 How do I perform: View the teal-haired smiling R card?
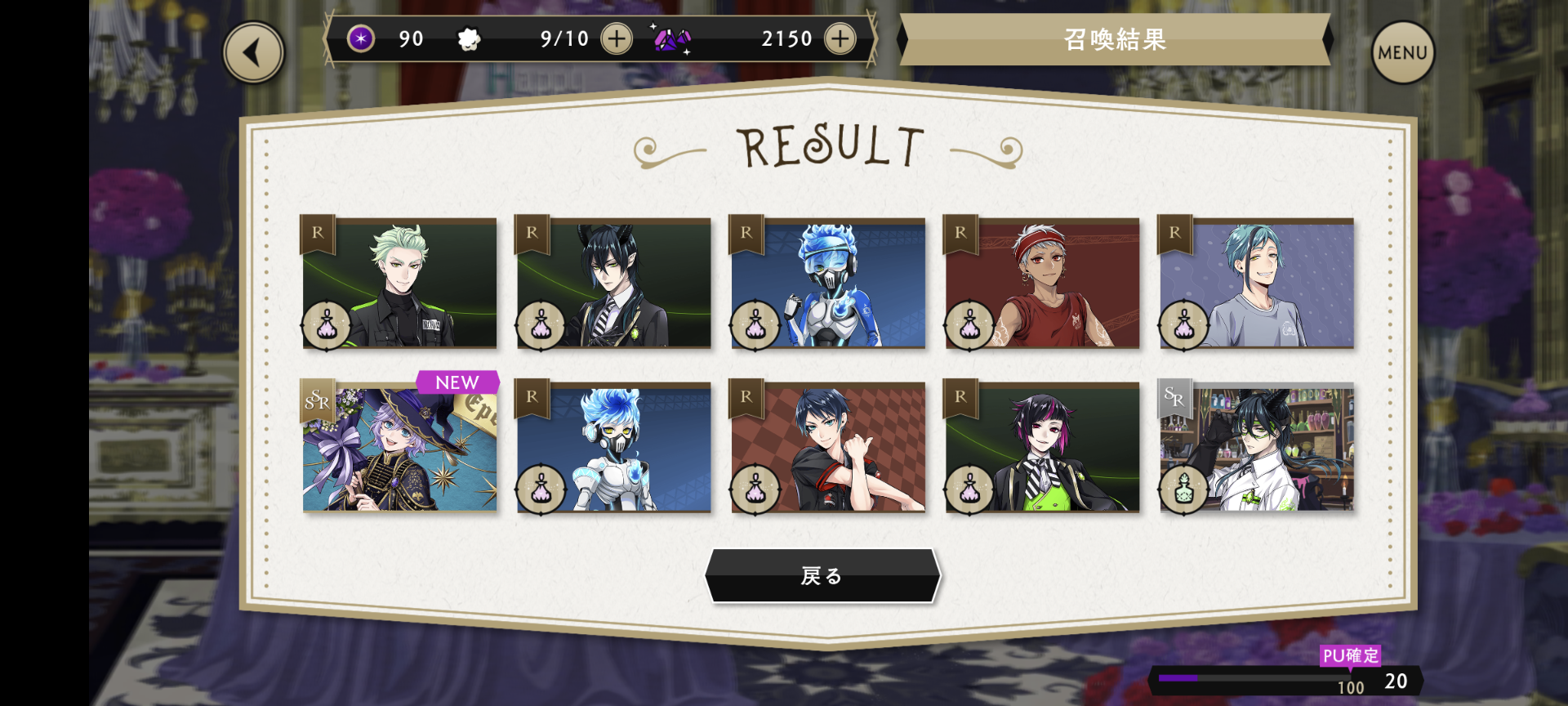click(x=1257, y=283)
